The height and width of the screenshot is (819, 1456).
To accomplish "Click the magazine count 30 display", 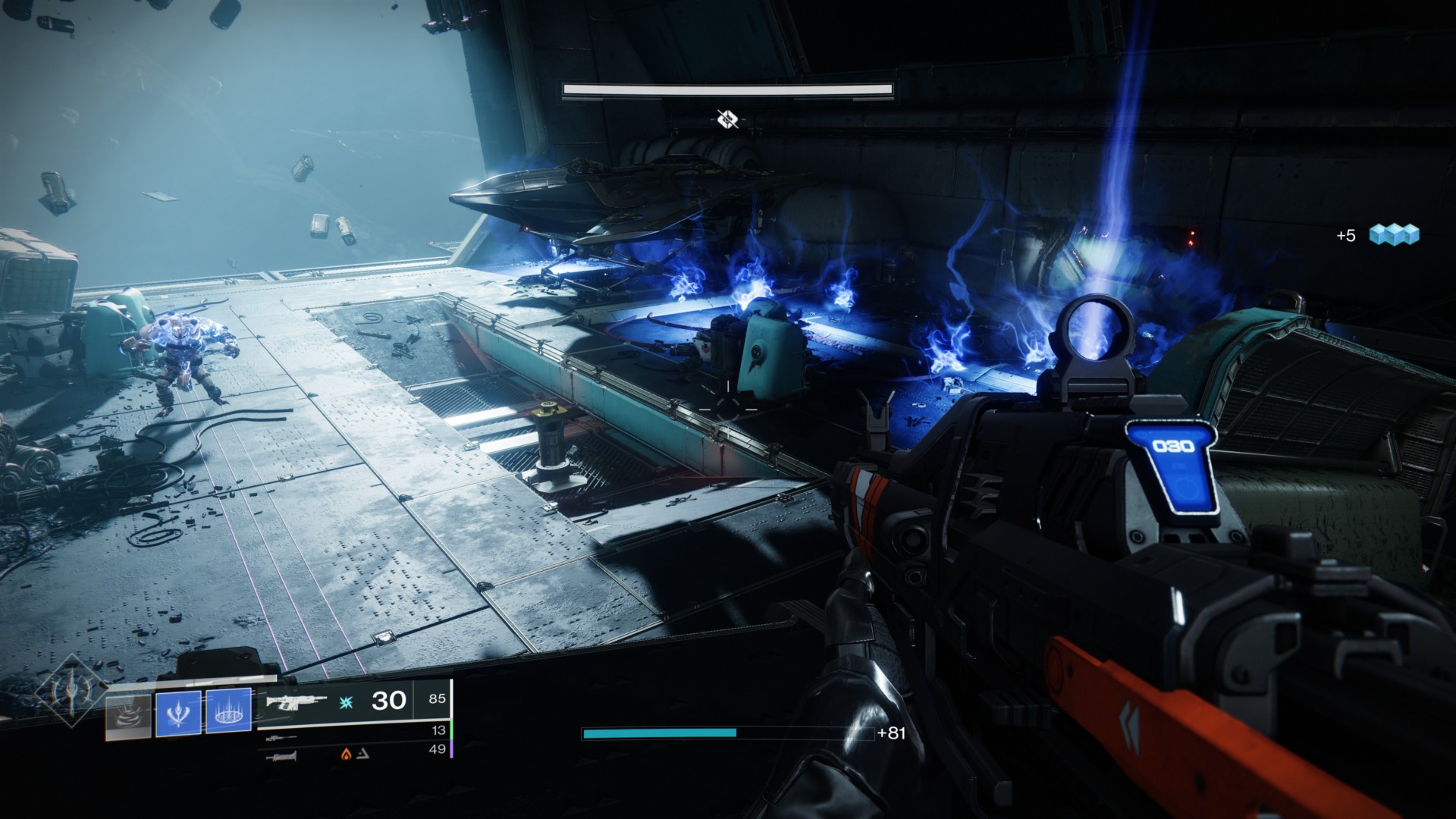I will pos(388,702).
